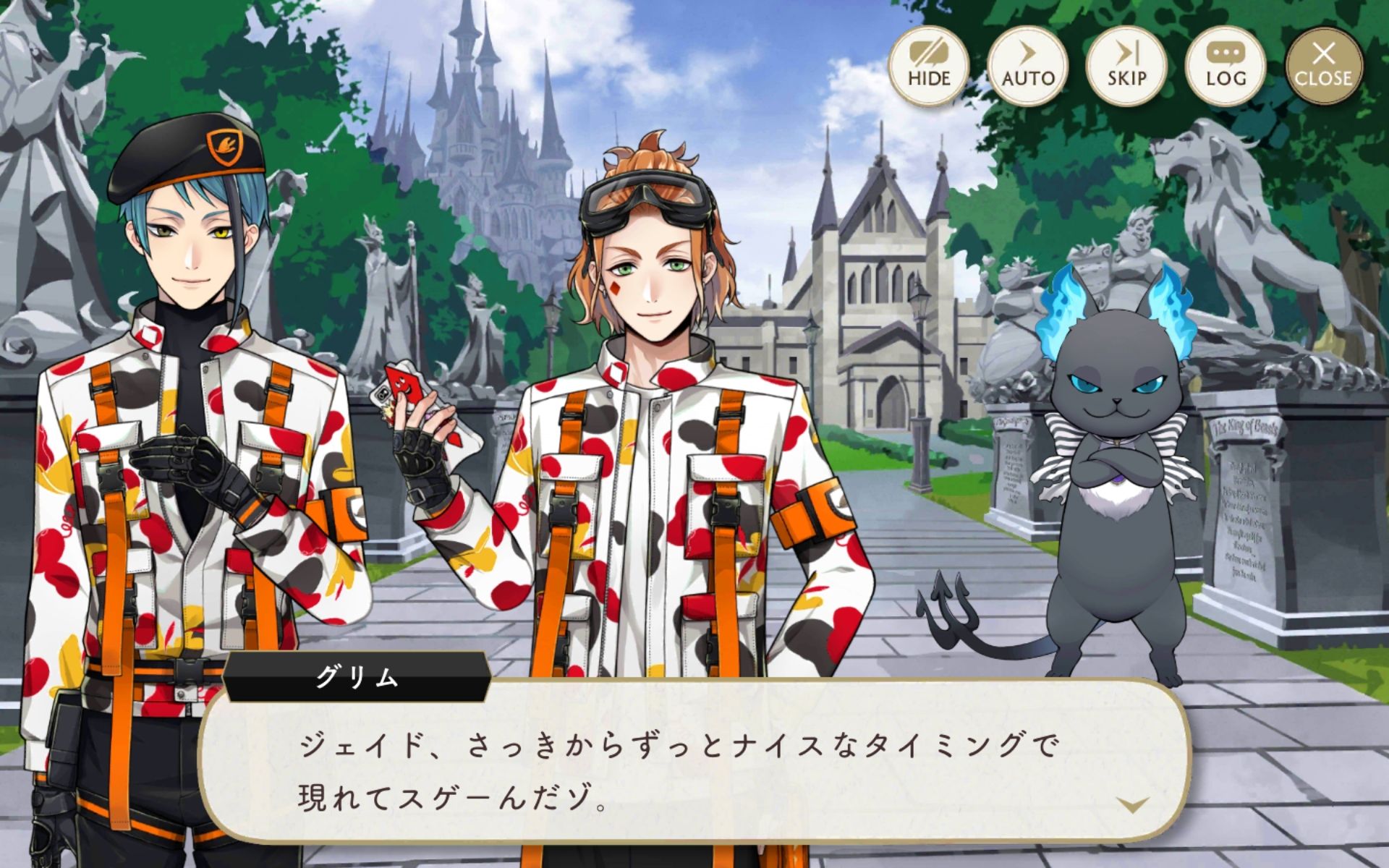Advance dialogue using the gold arrow
Screen dimensions: 1389x868
(x=1132, y=804)
